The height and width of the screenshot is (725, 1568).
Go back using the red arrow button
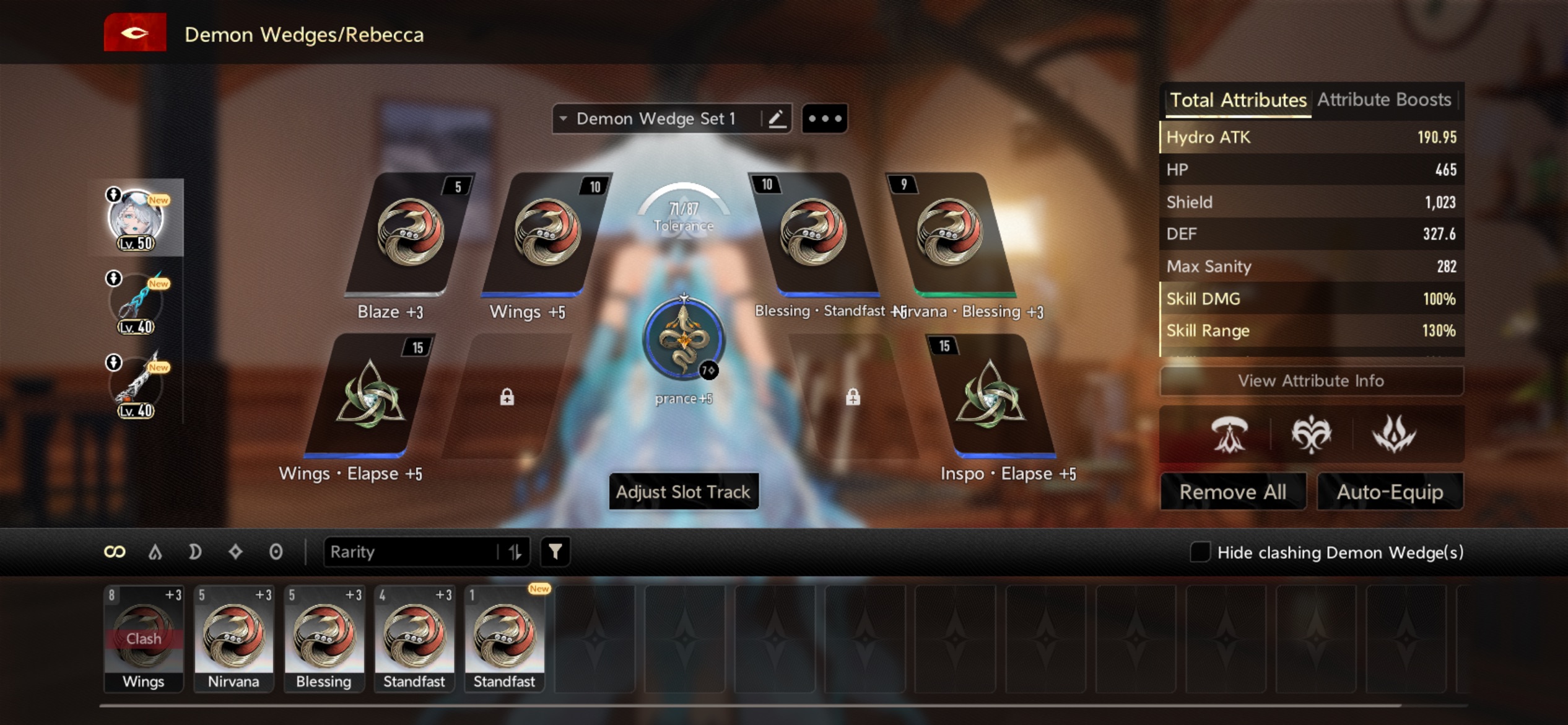click(x=134, y=33)
